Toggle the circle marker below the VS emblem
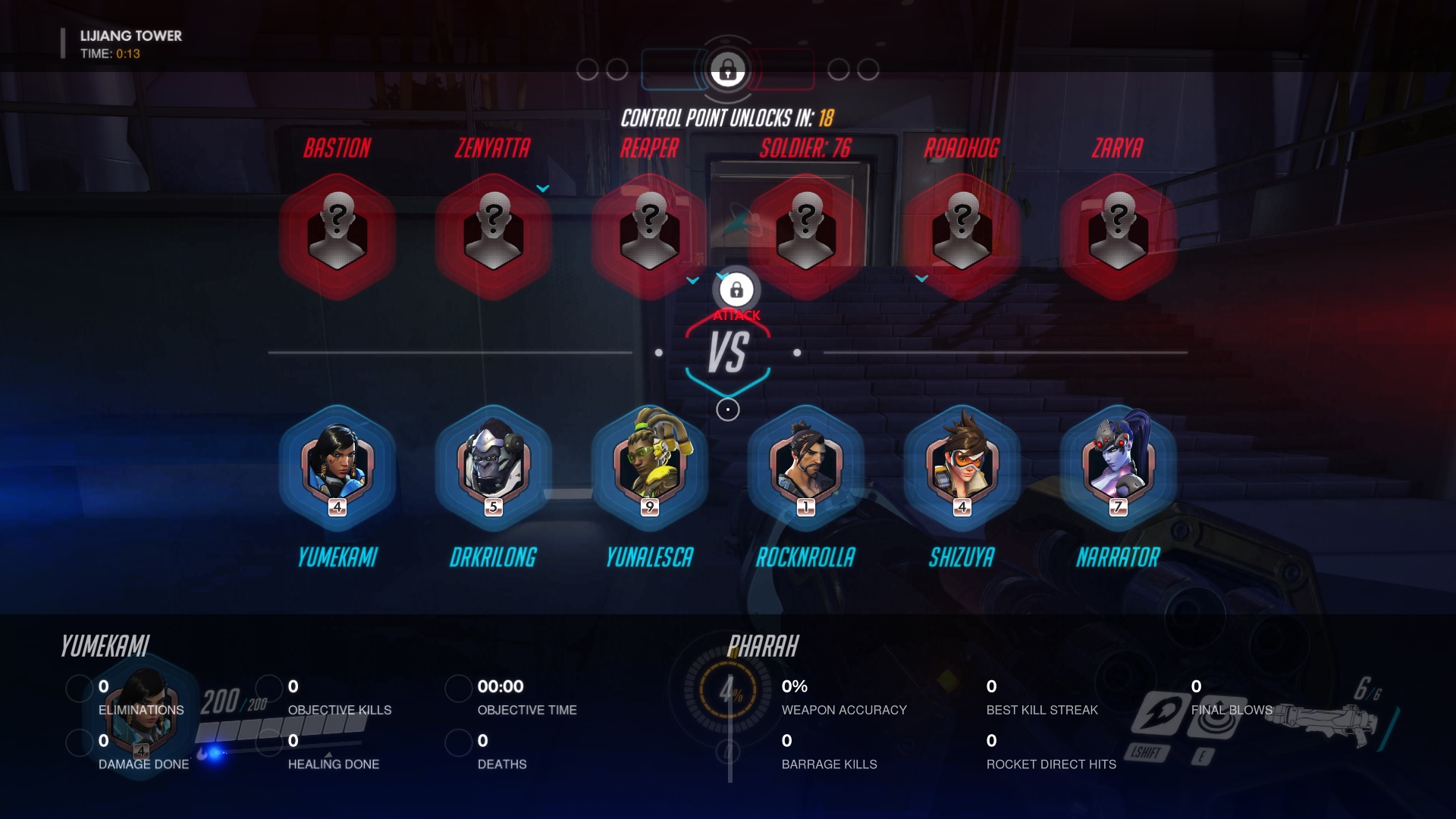1456x819 pixels. click(x=728, y=409)
